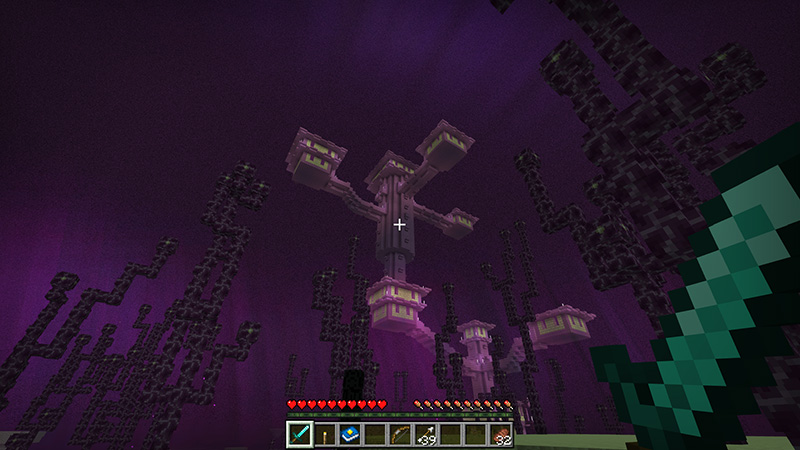Screen dimensions: 800x450
Task: Select the torch hotbar slot
Action: (x=325, y=434)
